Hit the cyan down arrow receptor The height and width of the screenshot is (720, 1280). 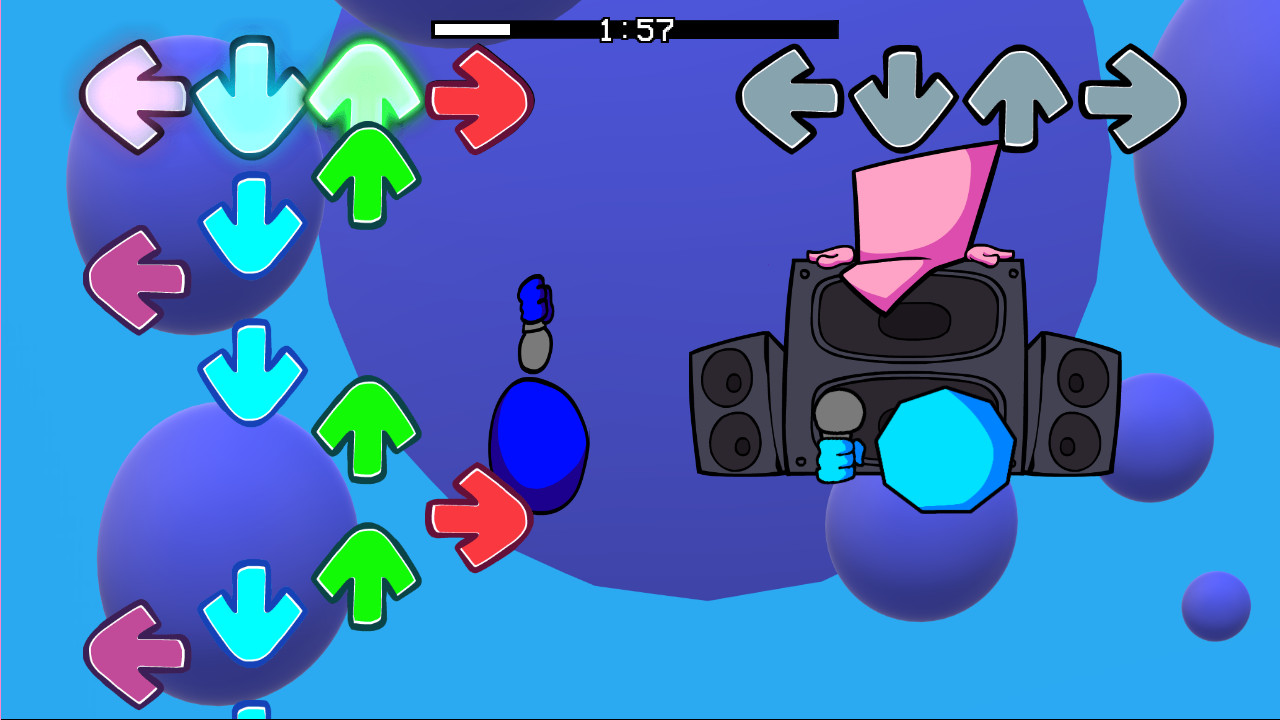[250, 95]
